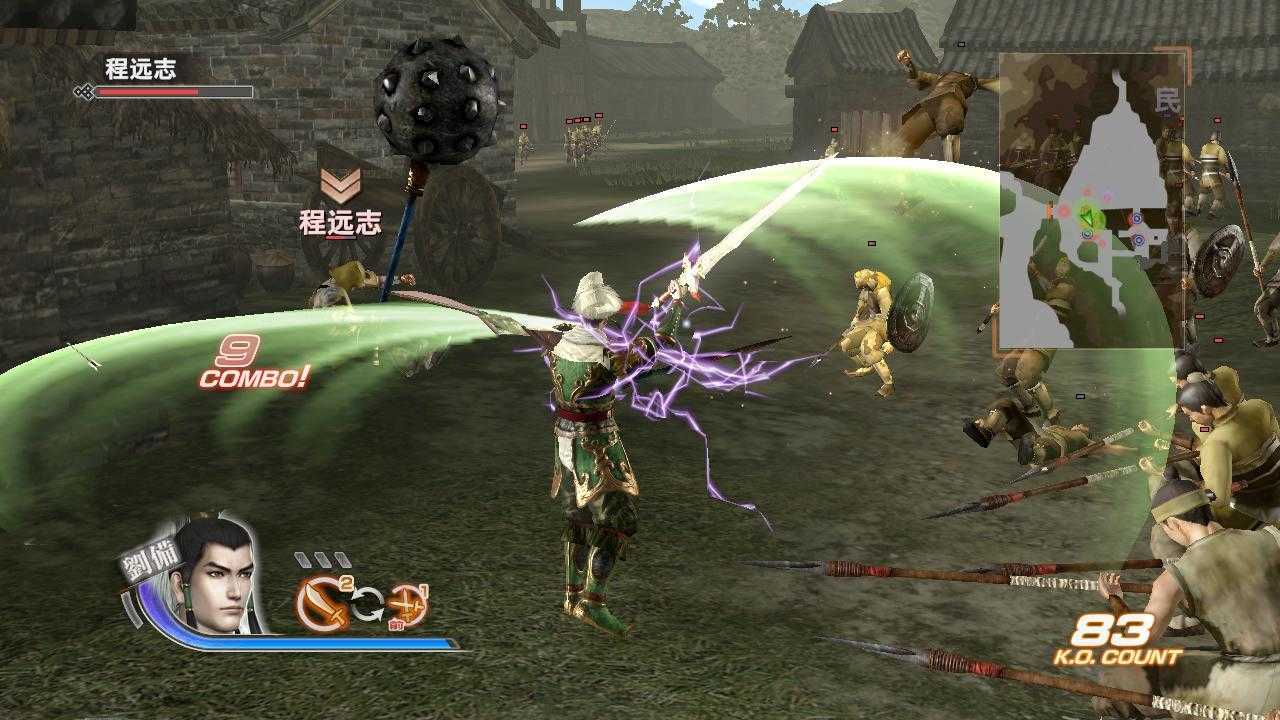The width and height of the screenshot is (1280, 720).
Task: Select a blue ally base marker on the minimap
Action: pyautogui.click(x=1136, y=221)
